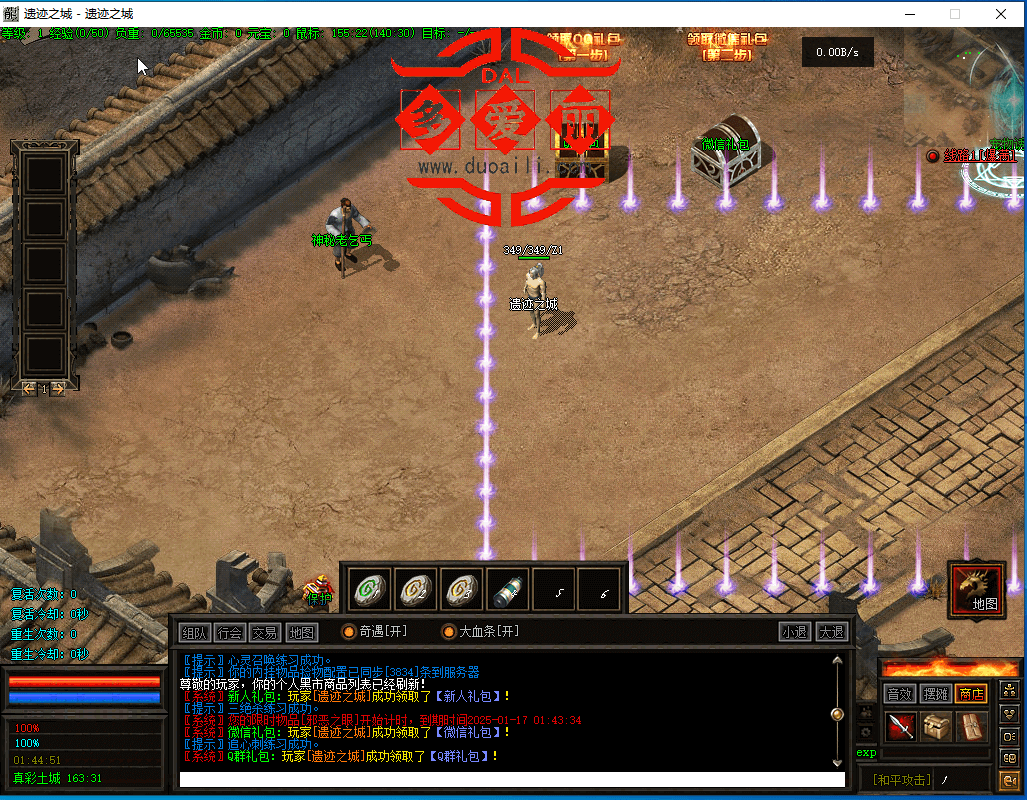Close the 遗迹之城 game window
This screenshot has height=800, width=1027.
click(x=1000, y=14)
